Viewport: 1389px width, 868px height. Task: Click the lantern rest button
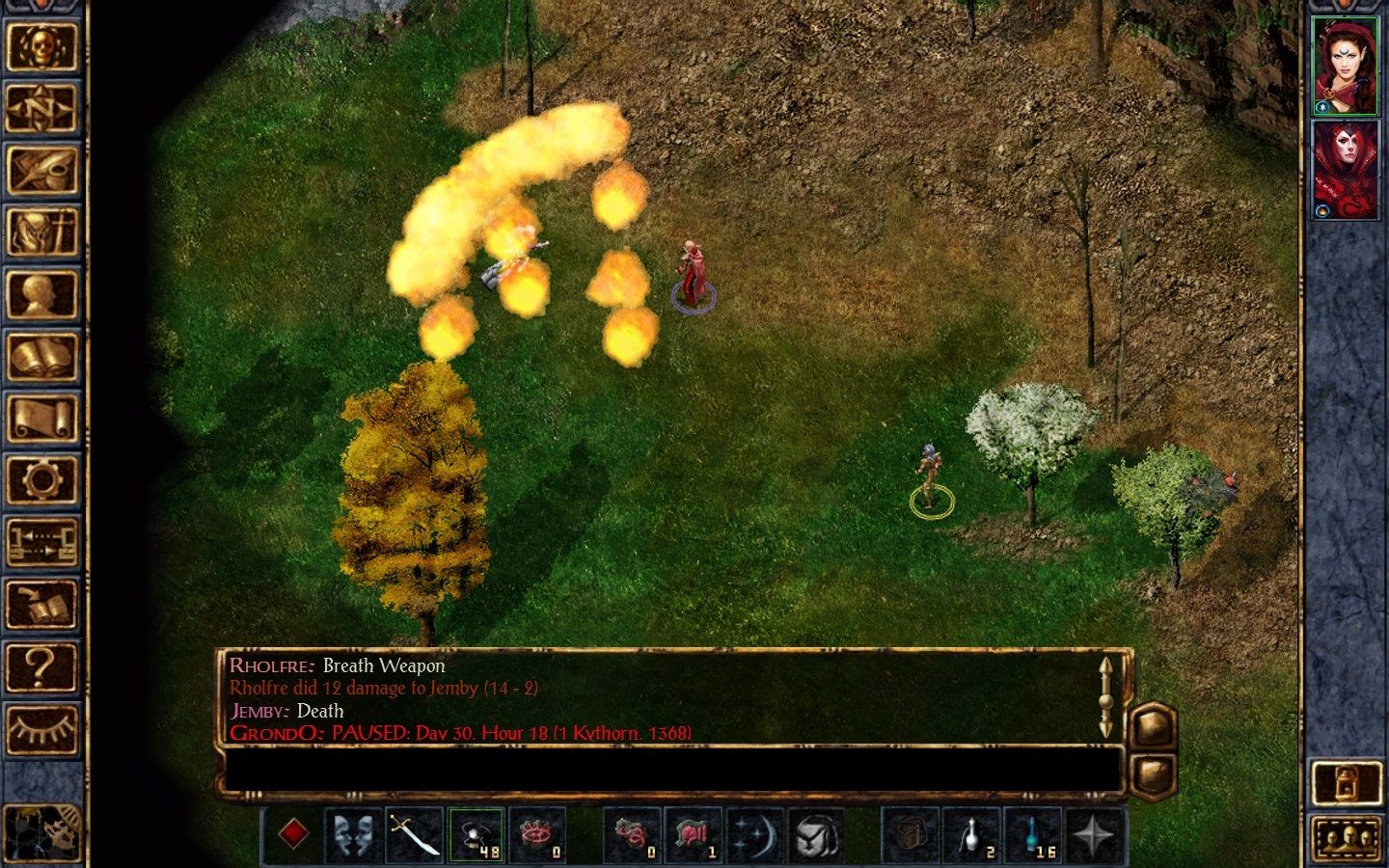[x=1346, y=782]
